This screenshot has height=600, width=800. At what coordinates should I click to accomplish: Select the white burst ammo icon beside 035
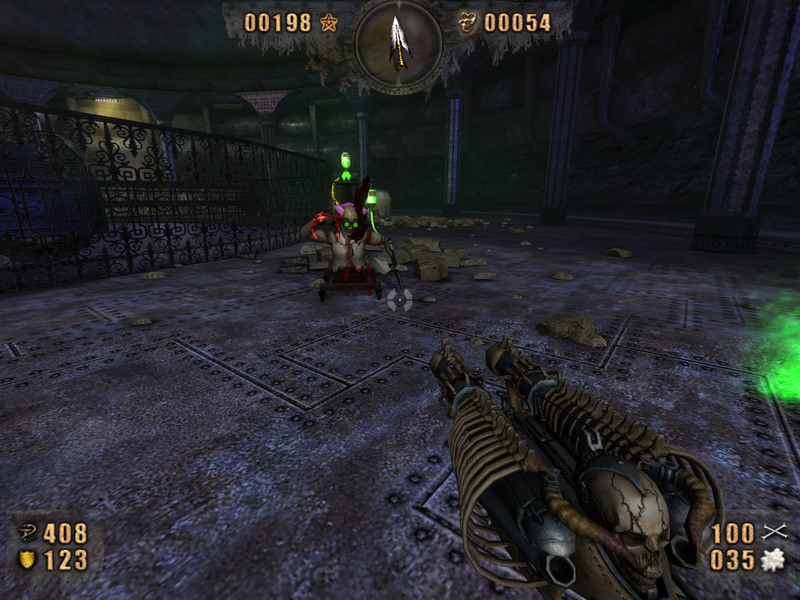tap(771, 560)
